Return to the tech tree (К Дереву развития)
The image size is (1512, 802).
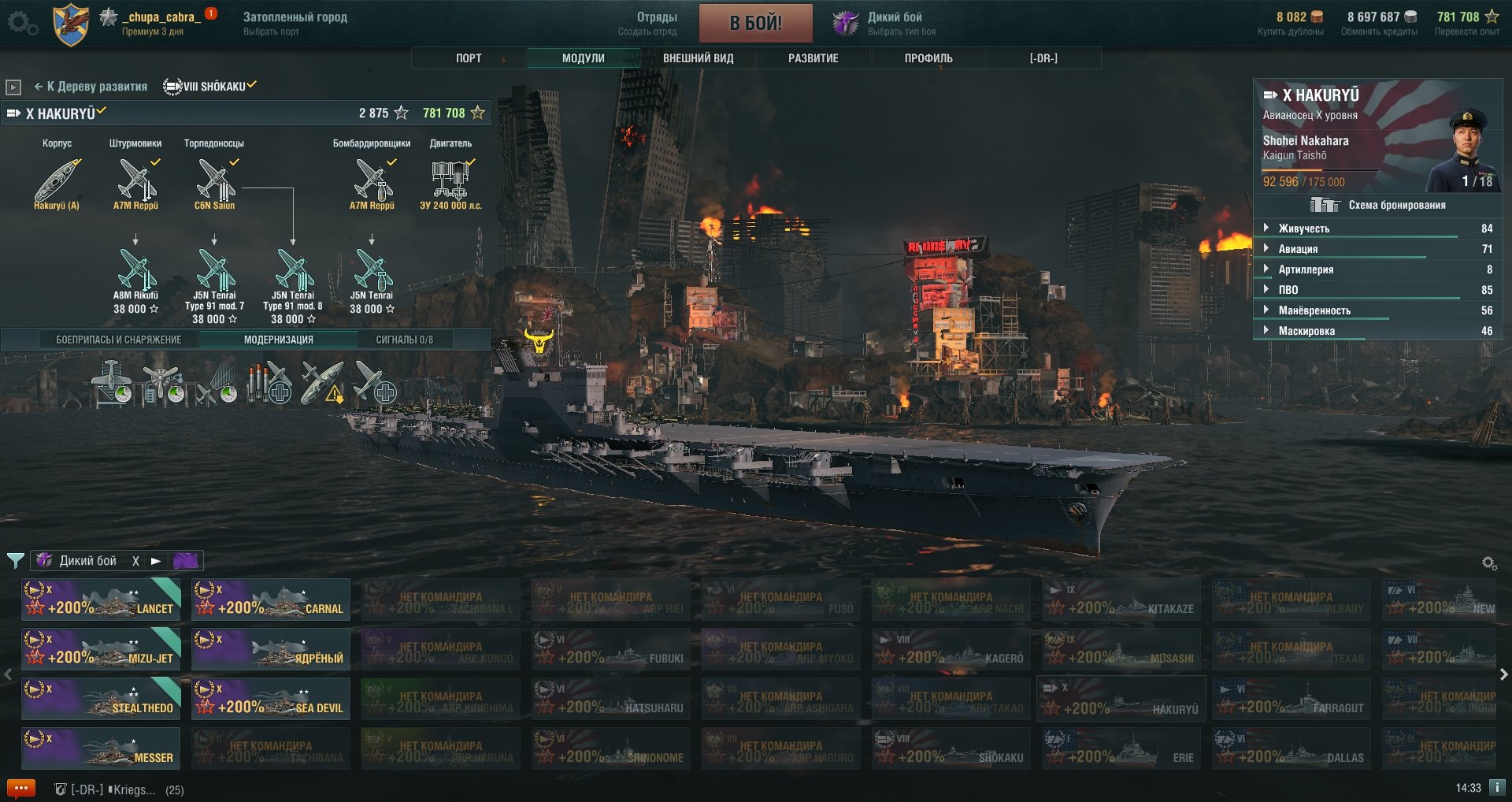[91, 87]
